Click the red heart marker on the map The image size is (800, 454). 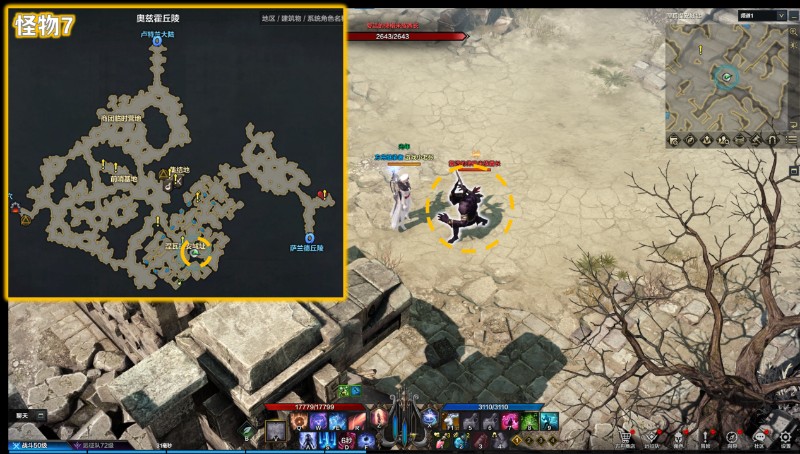coord(322,194)
